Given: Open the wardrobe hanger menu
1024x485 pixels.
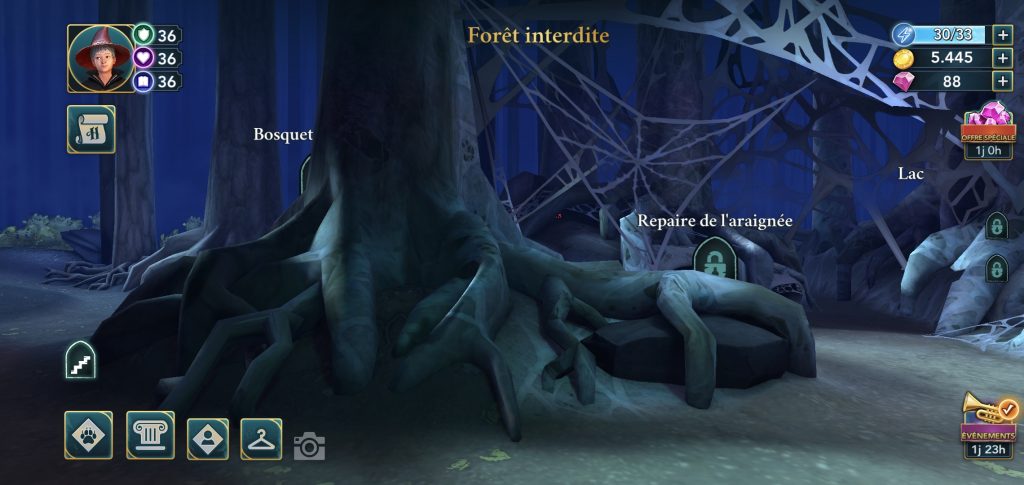Looking at the screenshot, I should click(261, 438).
